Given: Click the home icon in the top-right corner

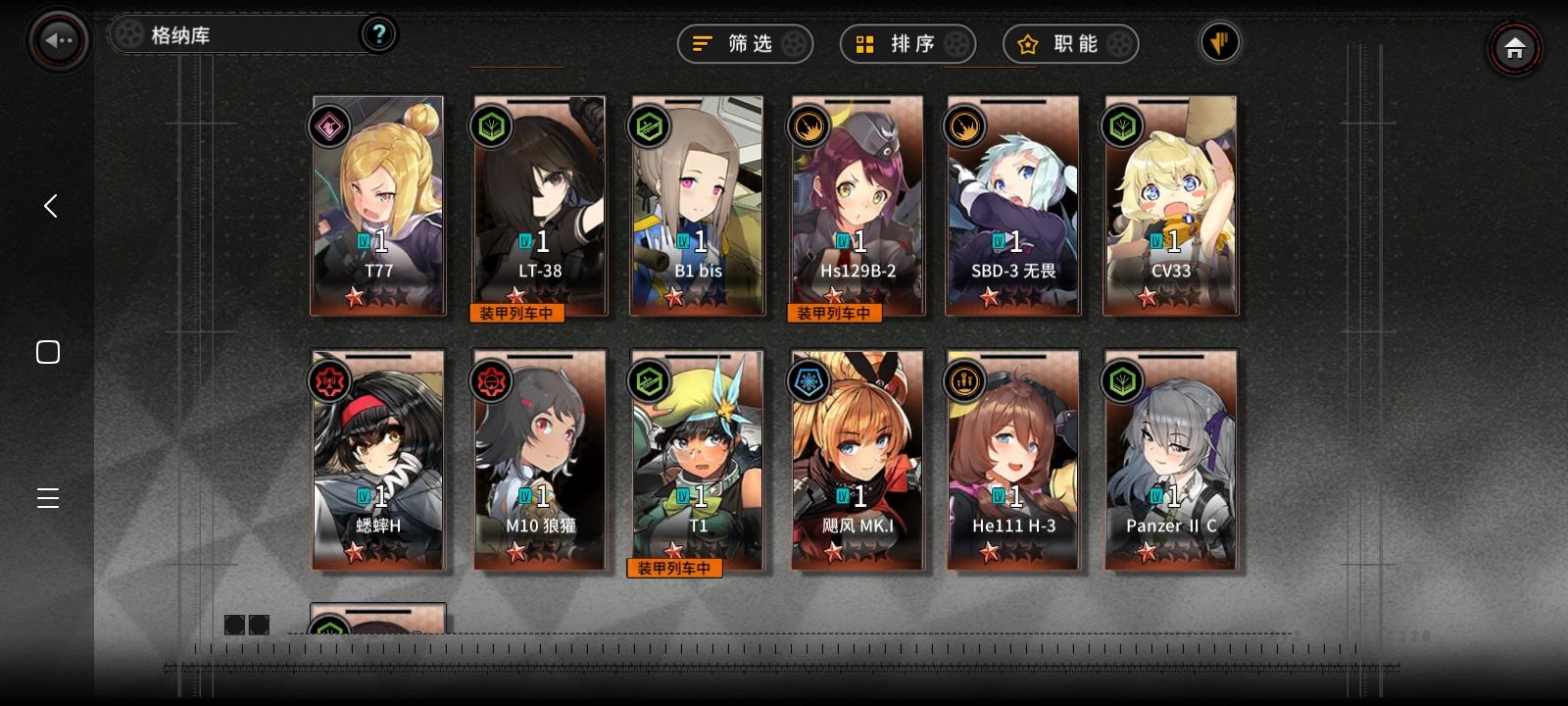Looking at the screenshot, I should (x=1515, y=48).
